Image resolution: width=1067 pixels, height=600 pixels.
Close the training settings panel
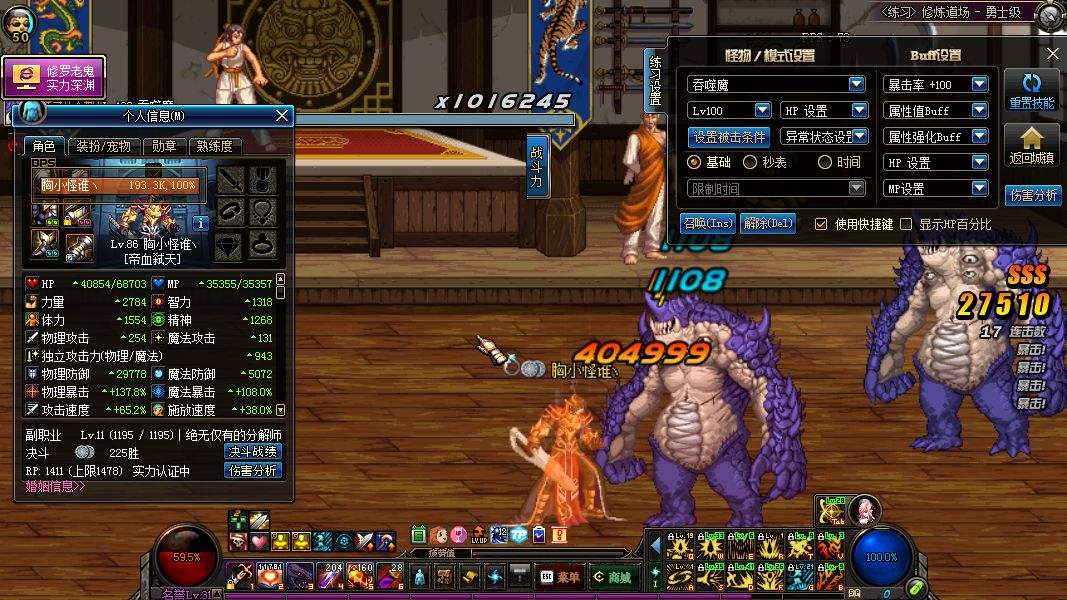[x=1052, y=54]
